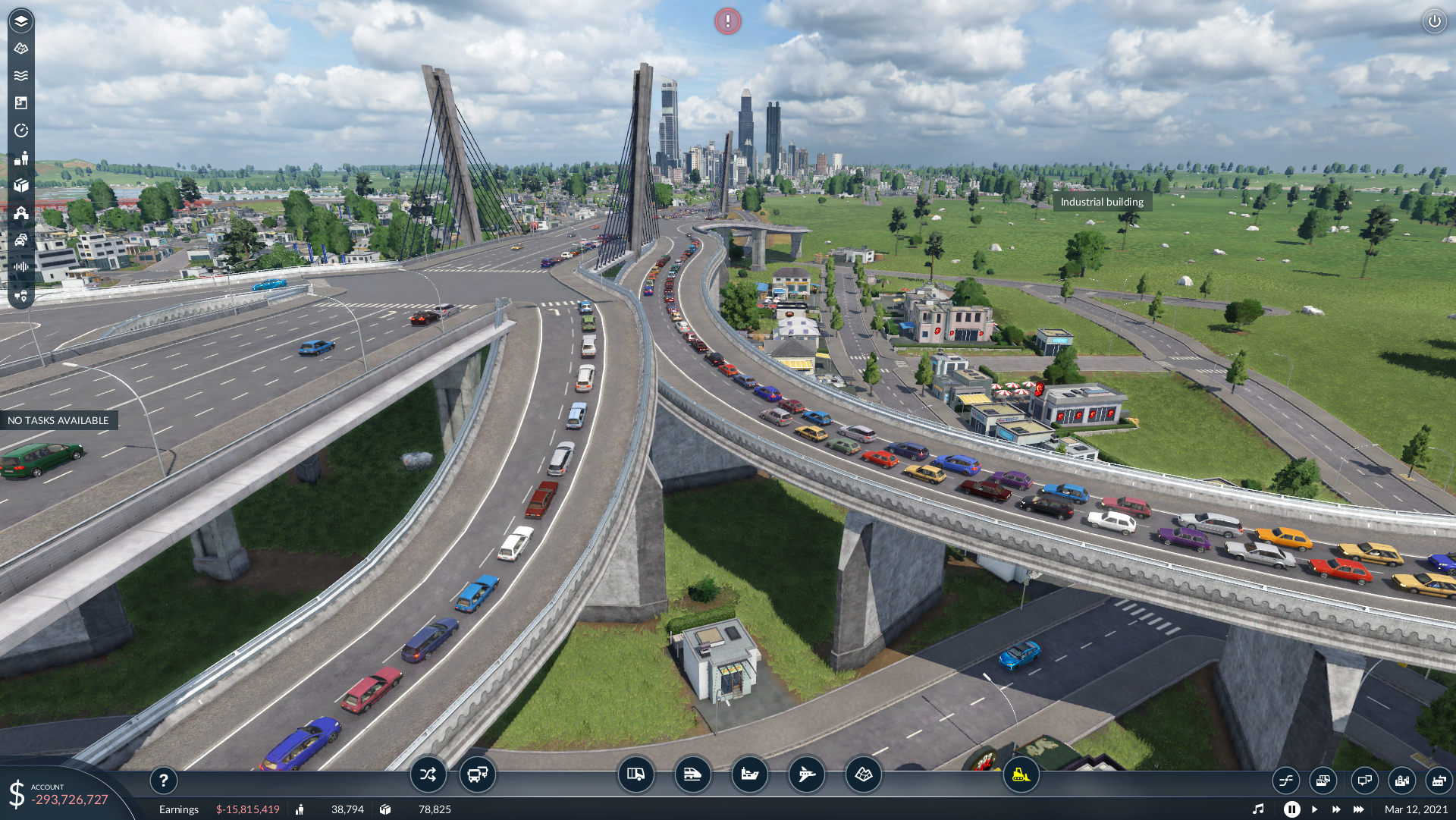Screen dimensions: 1456x820
Task: Open the town list buildings button
Action: (x=1401, y=780)
